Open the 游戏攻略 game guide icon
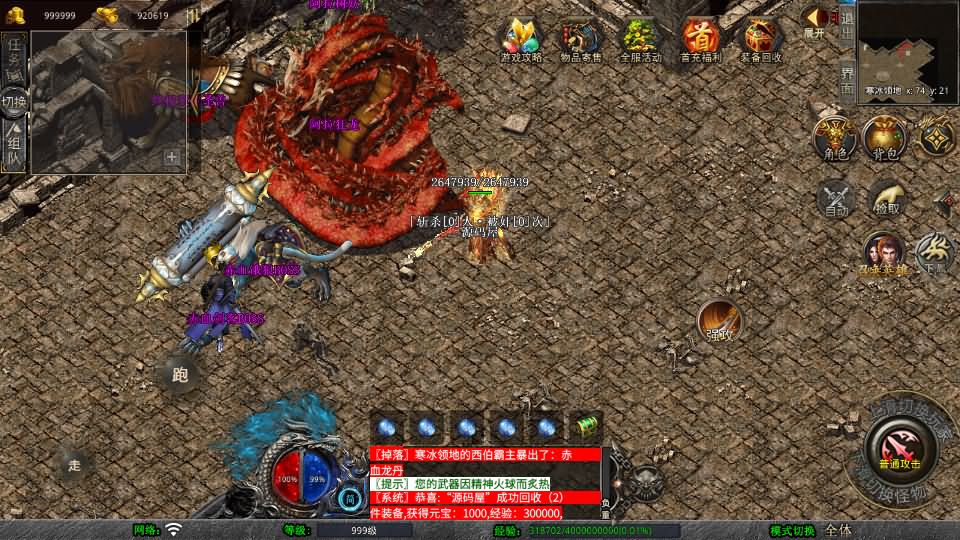The height and width of the screenshot is (540, 960). click(521, 38)
